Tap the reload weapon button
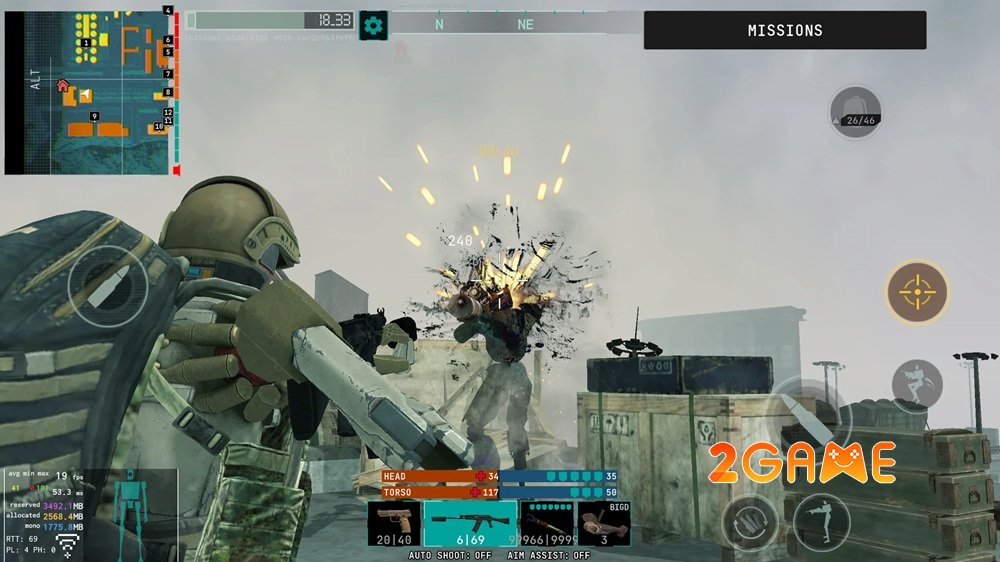Viewport: 1000px width, 562px height. coord(749,523)
